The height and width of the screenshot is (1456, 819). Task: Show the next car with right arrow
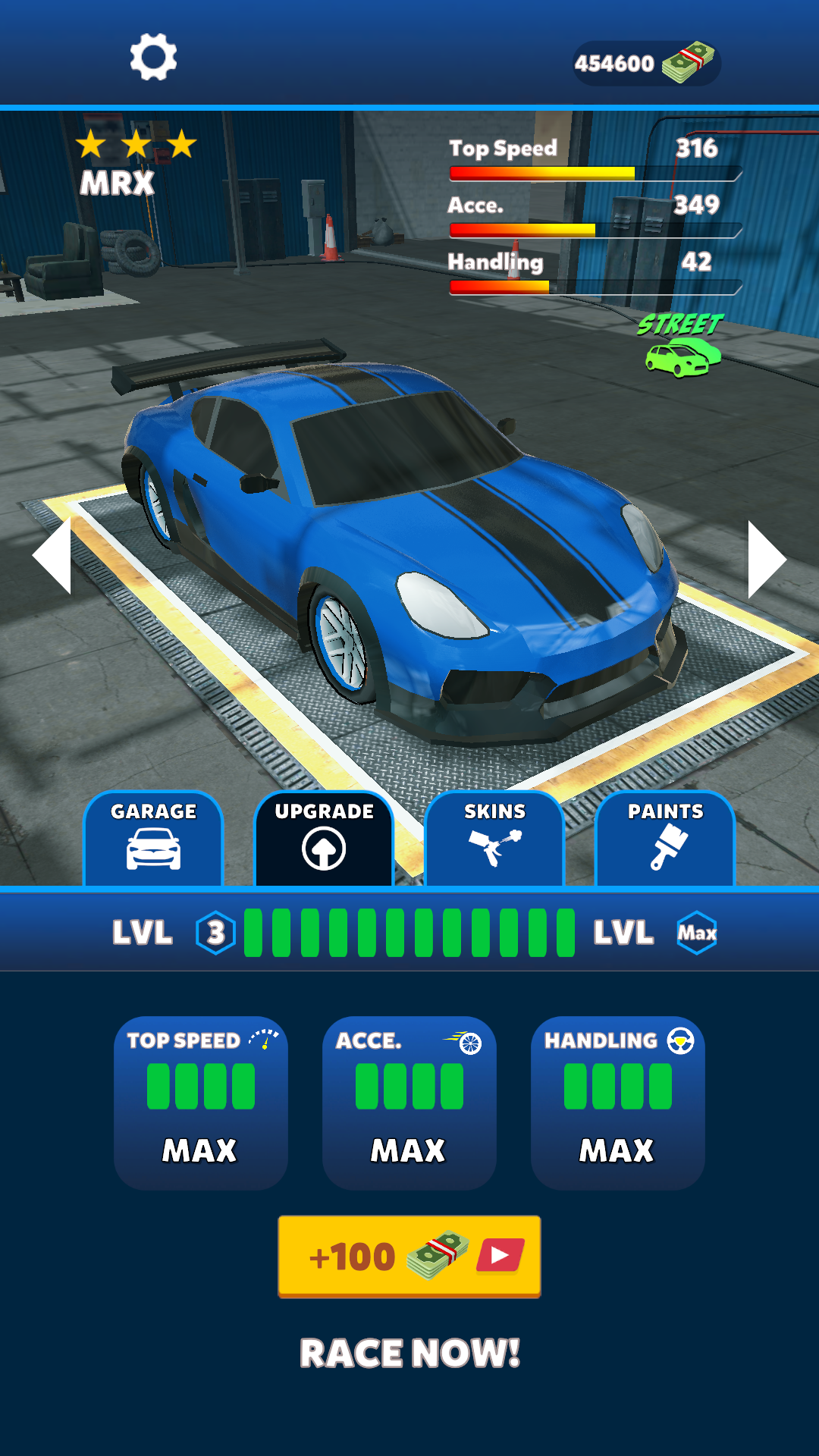(x=766, y=559)
